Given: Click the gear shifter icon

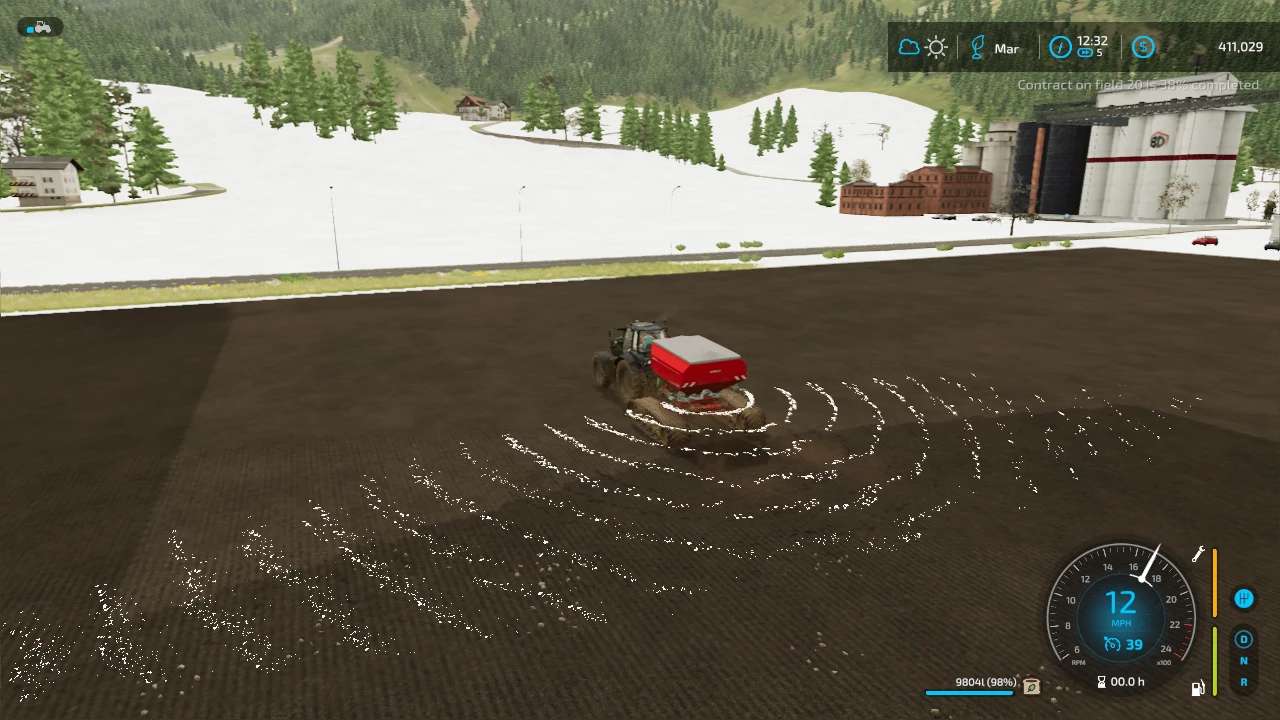Looking at the screenshot, I should click(1243, 599).
